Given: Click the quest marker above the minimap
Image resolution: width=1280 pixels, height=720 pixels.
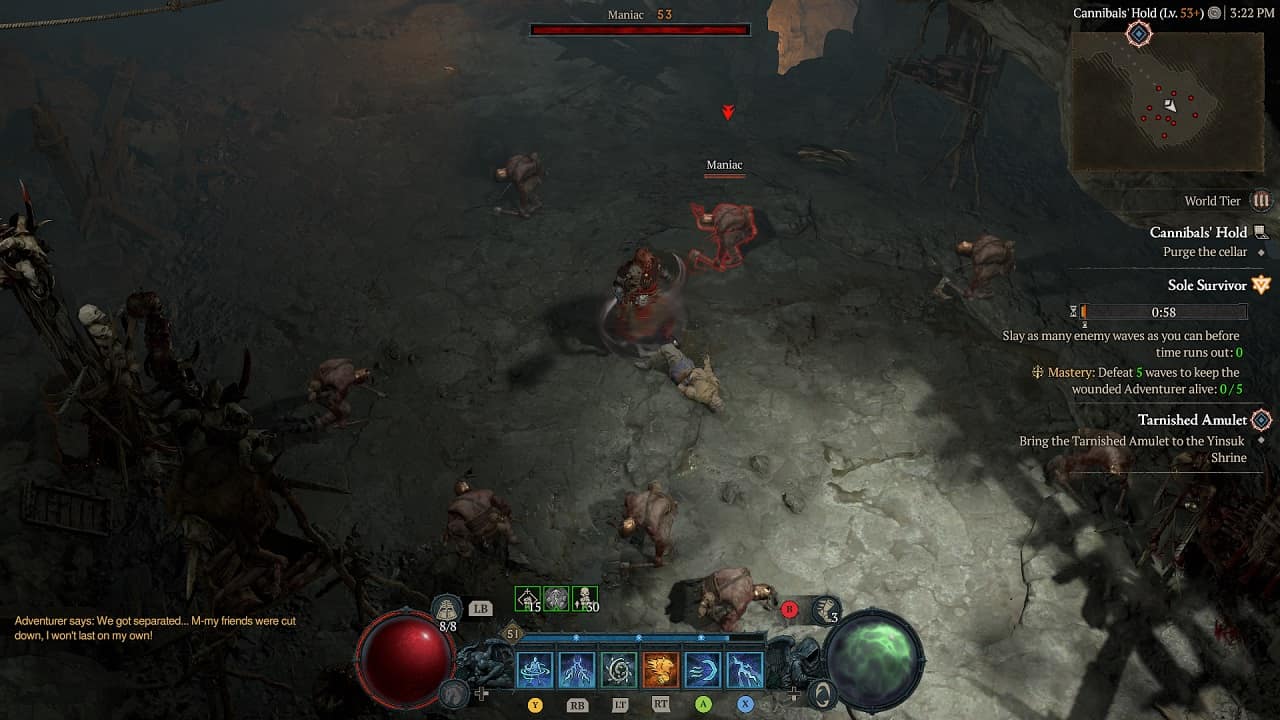Looking at the screenshot, I should [1138, 34].
